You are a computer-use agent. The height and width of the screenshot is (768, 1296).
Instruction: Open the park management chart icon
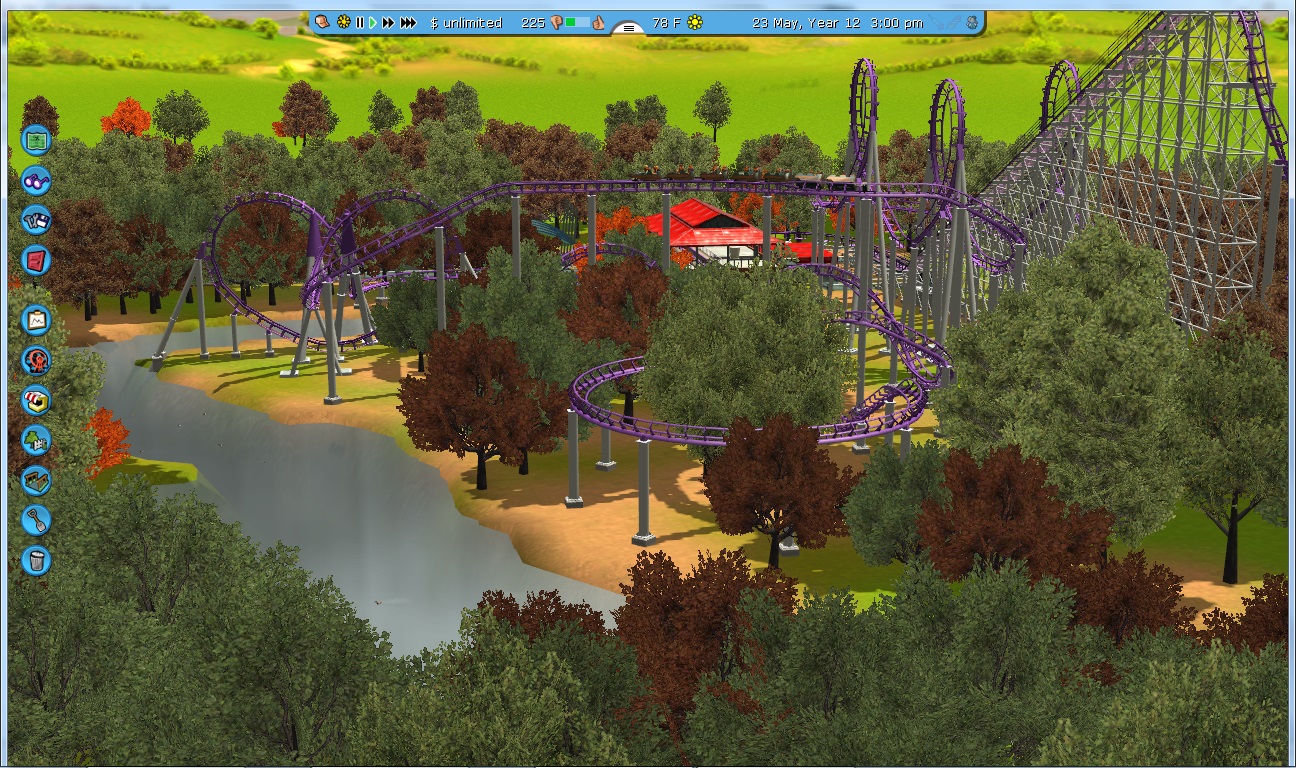tap(36, 320)
